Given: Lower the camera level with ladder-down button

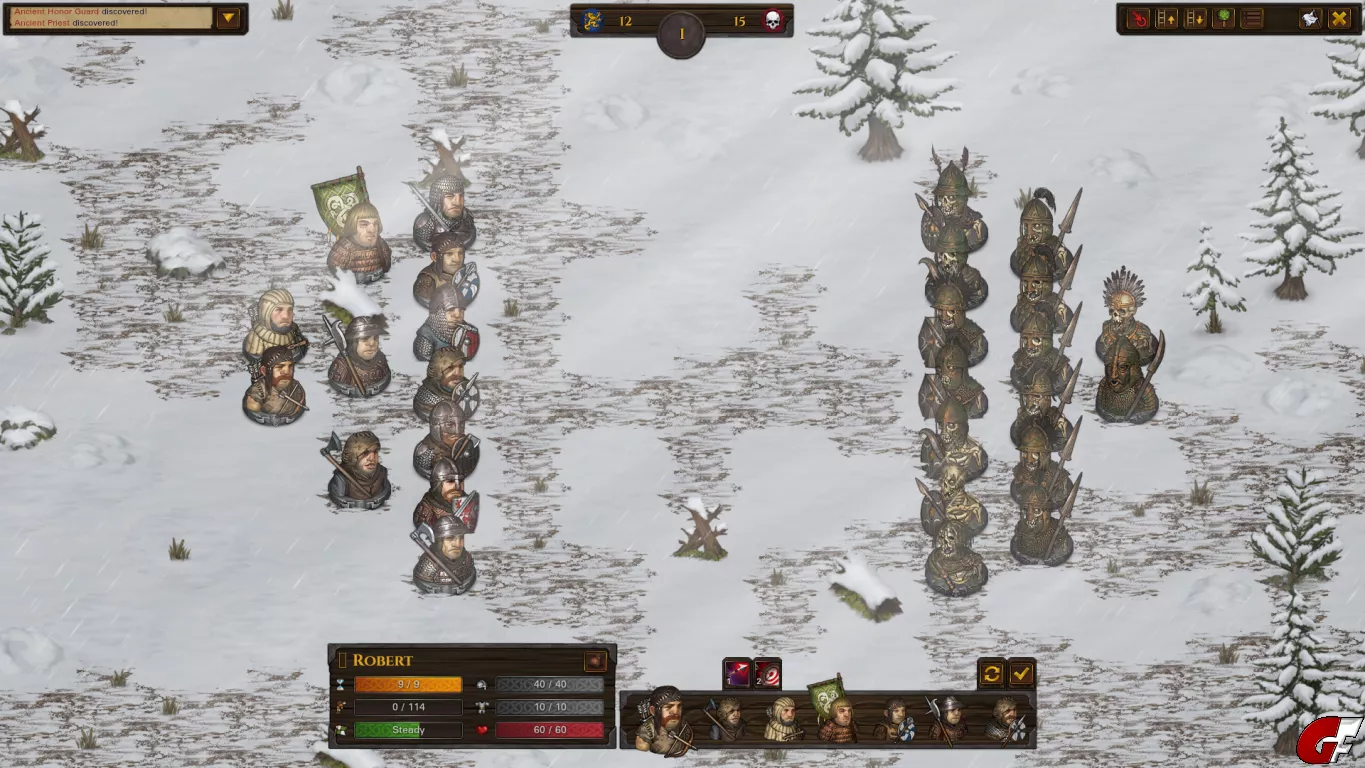Looking at the screenshot, I should 1195,18.
